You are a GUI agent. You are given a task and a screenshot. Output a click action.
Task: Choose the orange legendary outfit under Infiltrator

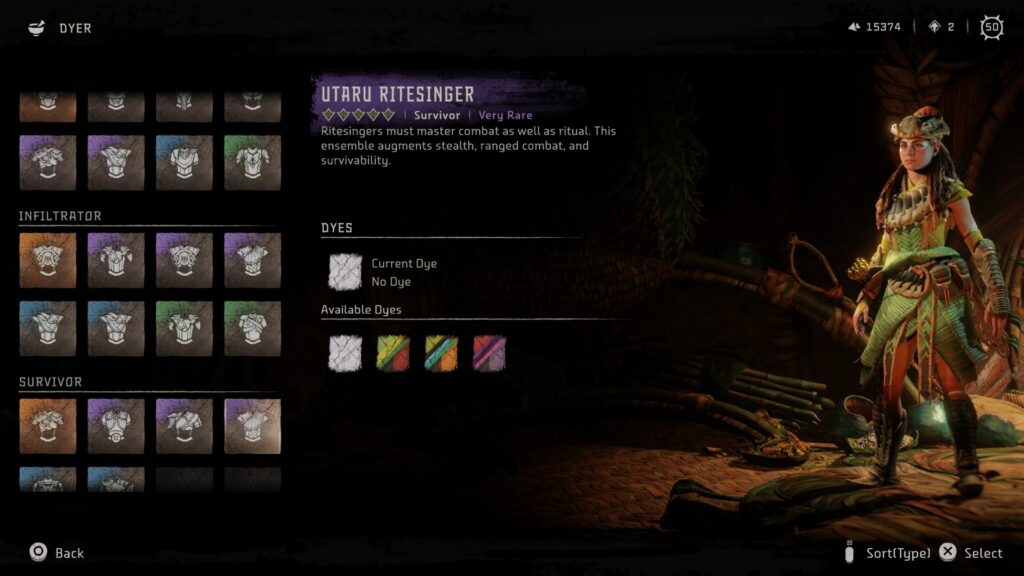click(47, 261)
